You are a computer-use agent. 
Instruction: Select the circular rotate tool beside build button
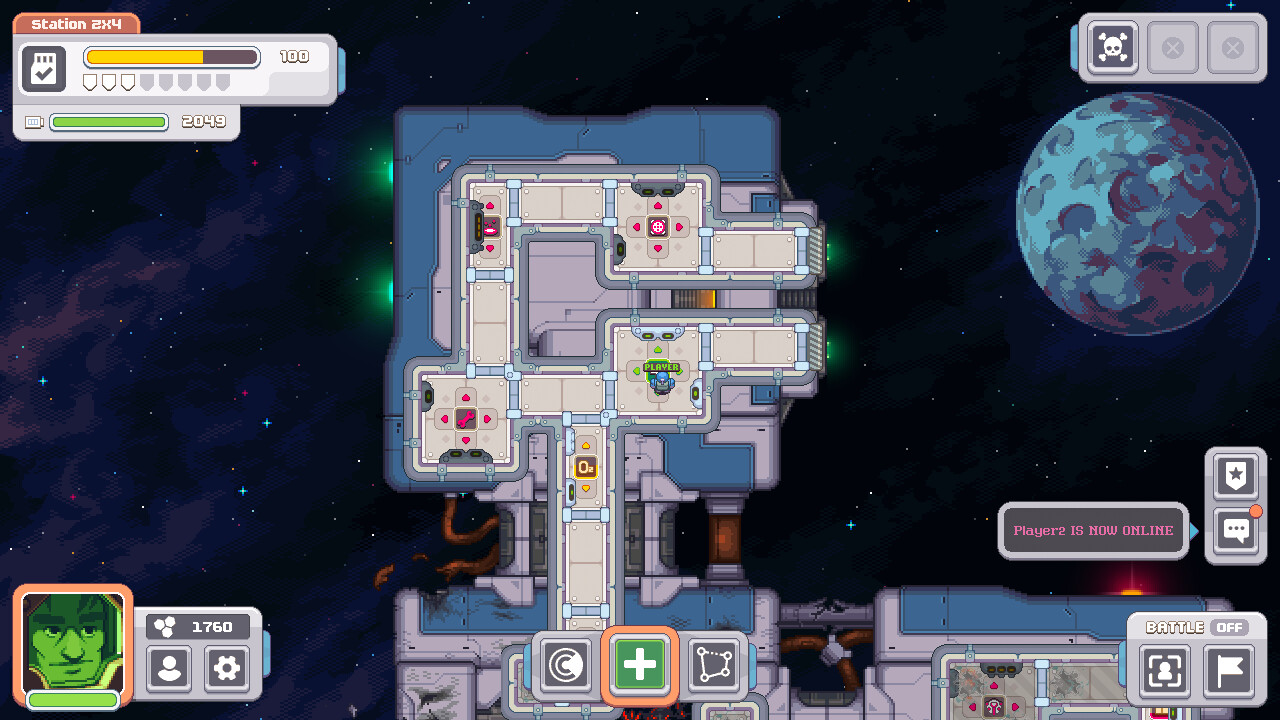[565, 665]
